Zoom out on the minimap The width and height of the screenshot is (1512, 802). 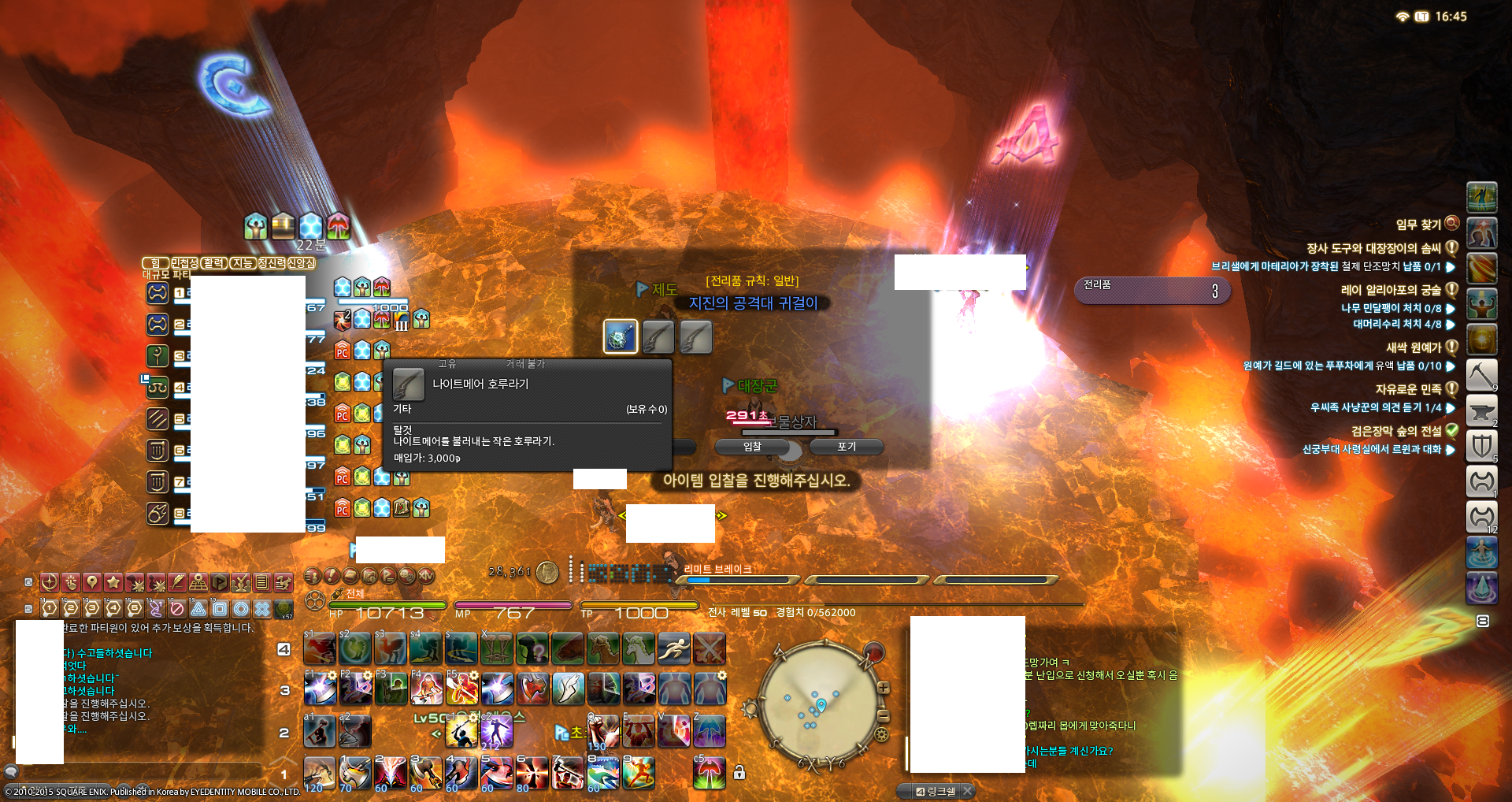[x=884, y=715]
